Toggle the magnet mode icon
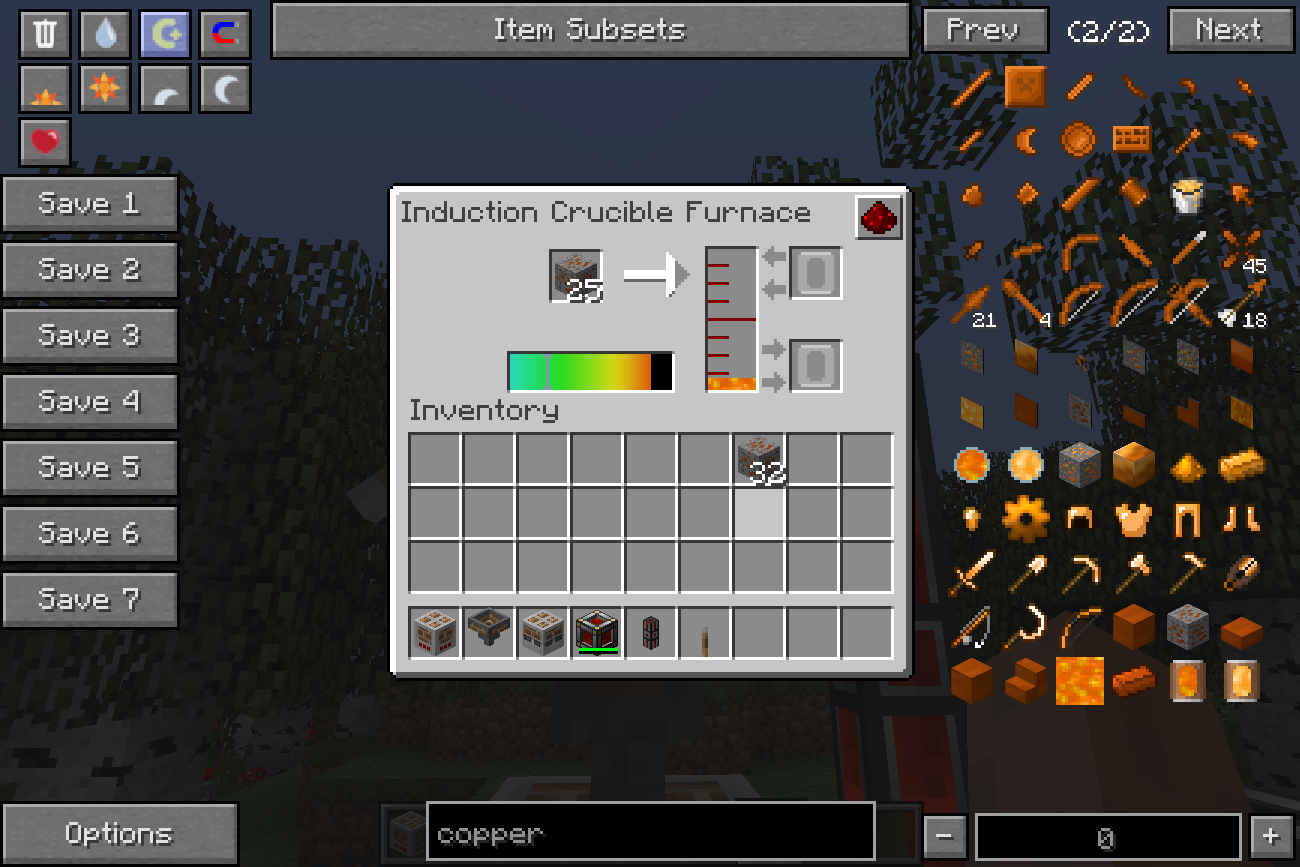The height and width of the screenshot is (867, 1300). click(225, 34)
